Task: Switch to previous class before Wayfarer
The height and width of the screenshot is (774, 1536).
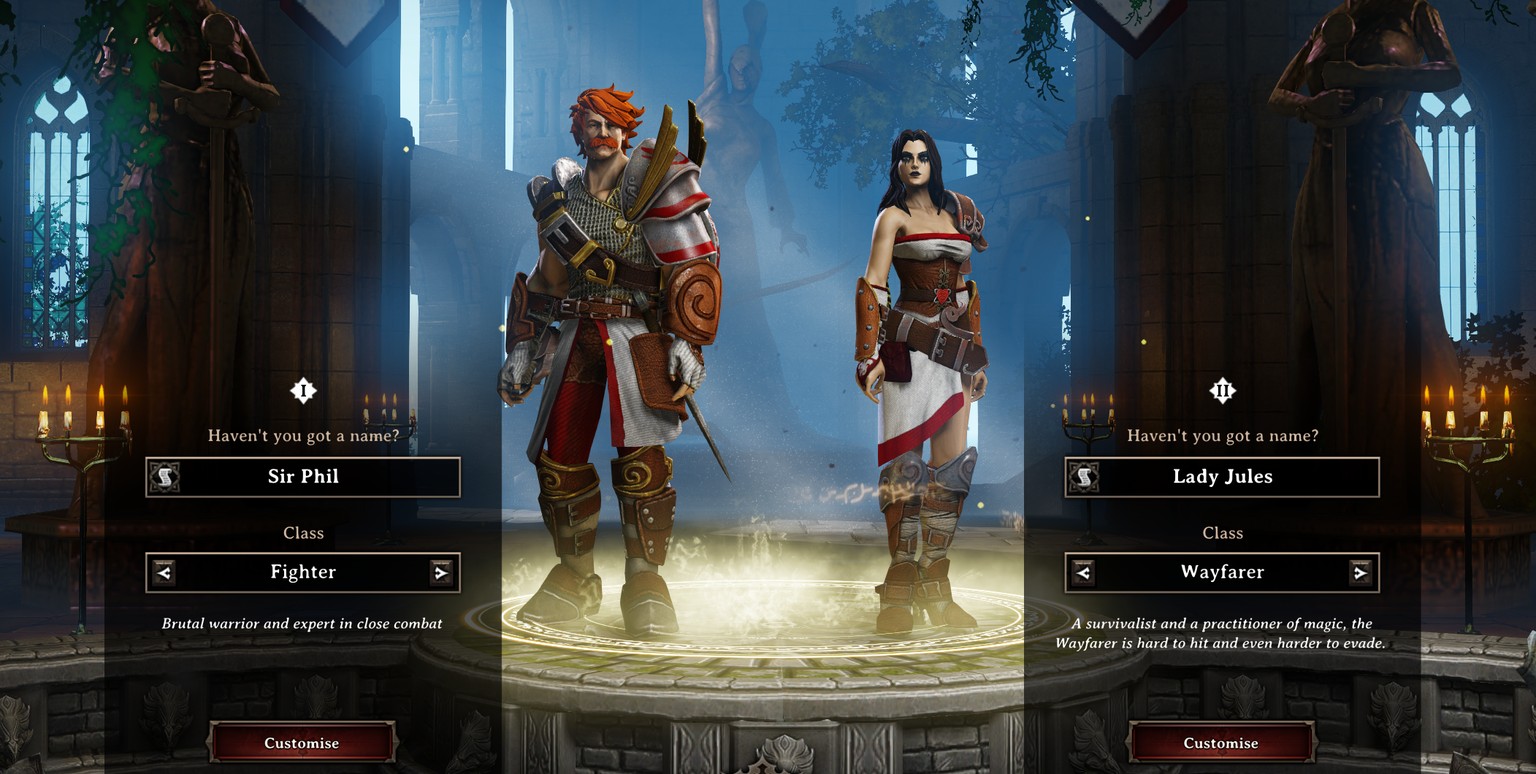Action: [x=1083, y=573]
